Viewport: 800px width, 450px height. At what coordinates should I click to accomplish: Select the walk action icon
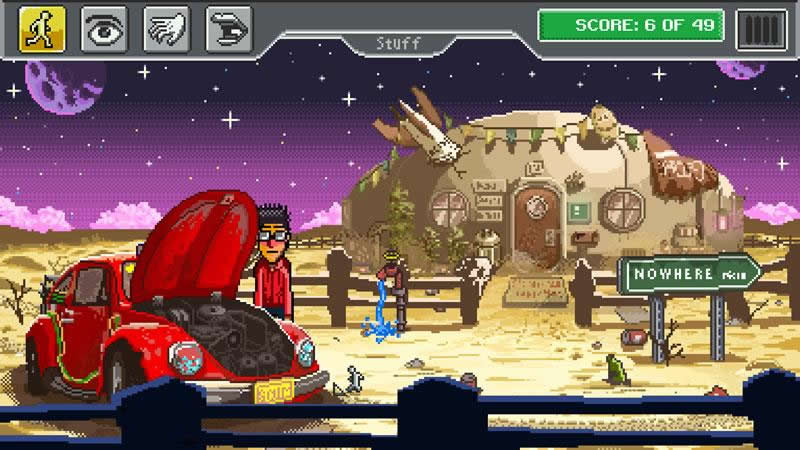pos(42,29)
